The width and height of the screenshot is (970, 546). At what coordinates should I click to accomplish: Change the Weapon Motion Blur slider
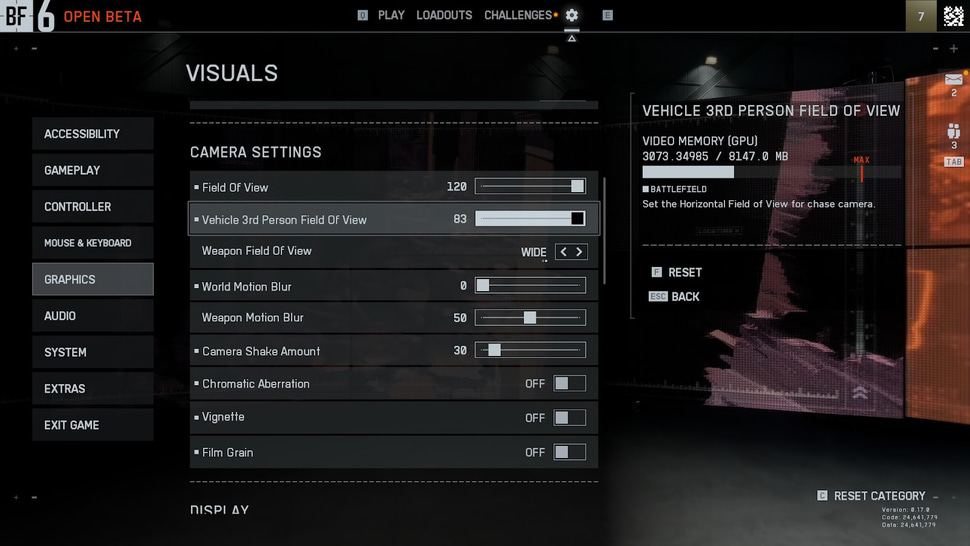pyautogui.click(x=530, y=318)
